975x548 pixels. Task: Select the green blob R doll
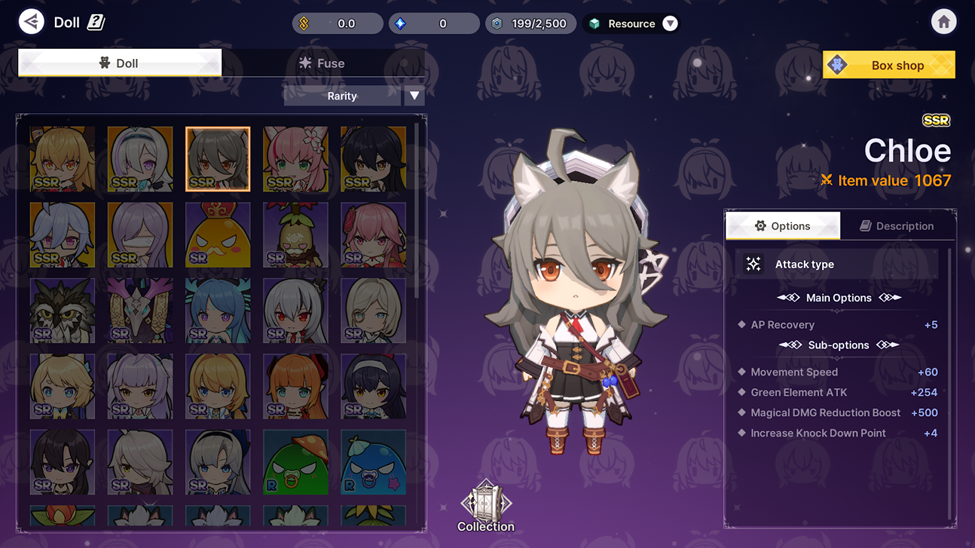click(x=295, y=462)
